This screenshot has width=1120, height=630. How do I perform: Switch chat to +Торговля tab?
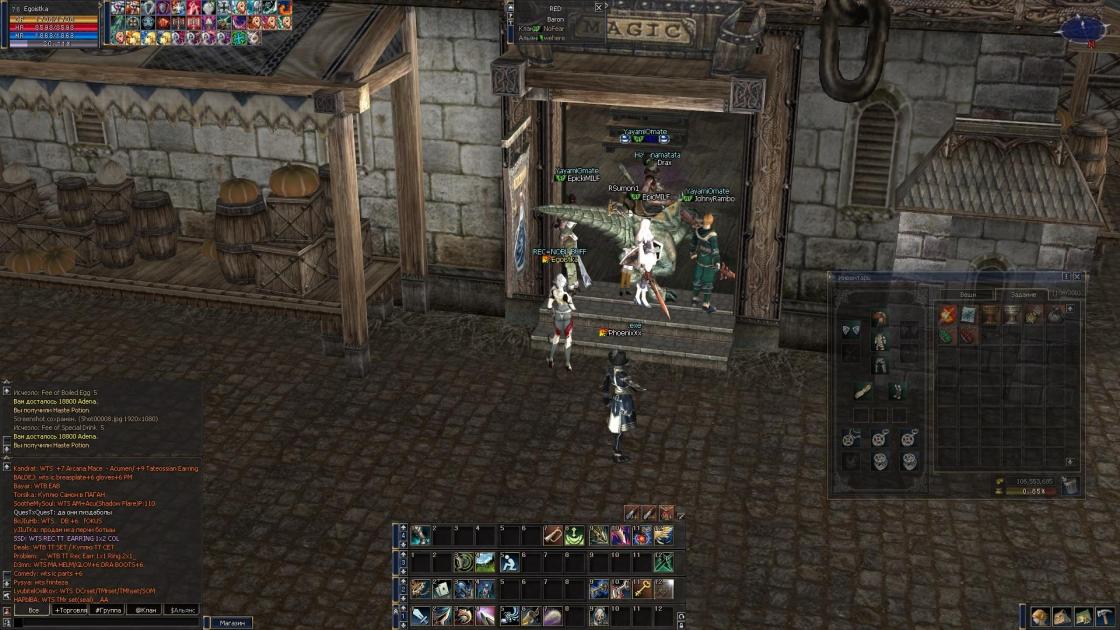[x=70, y=609]
